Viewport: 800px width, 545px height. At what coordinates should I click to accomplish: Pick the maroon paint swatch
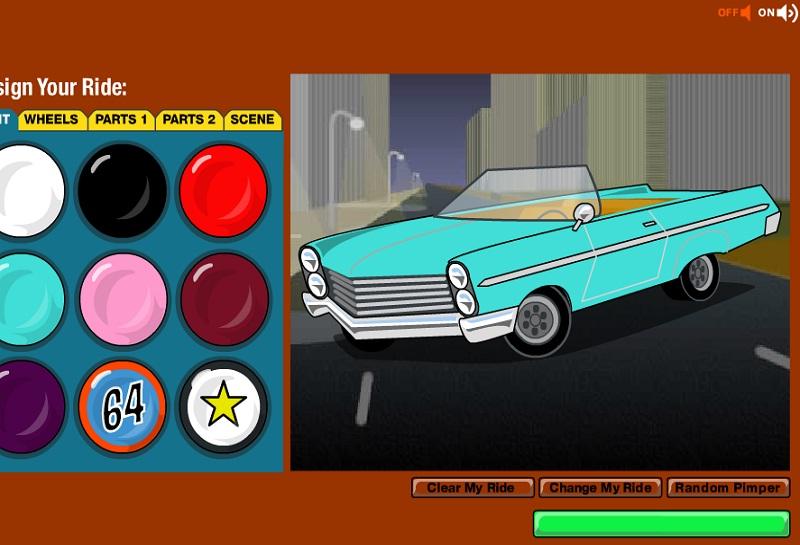point(223,299)
